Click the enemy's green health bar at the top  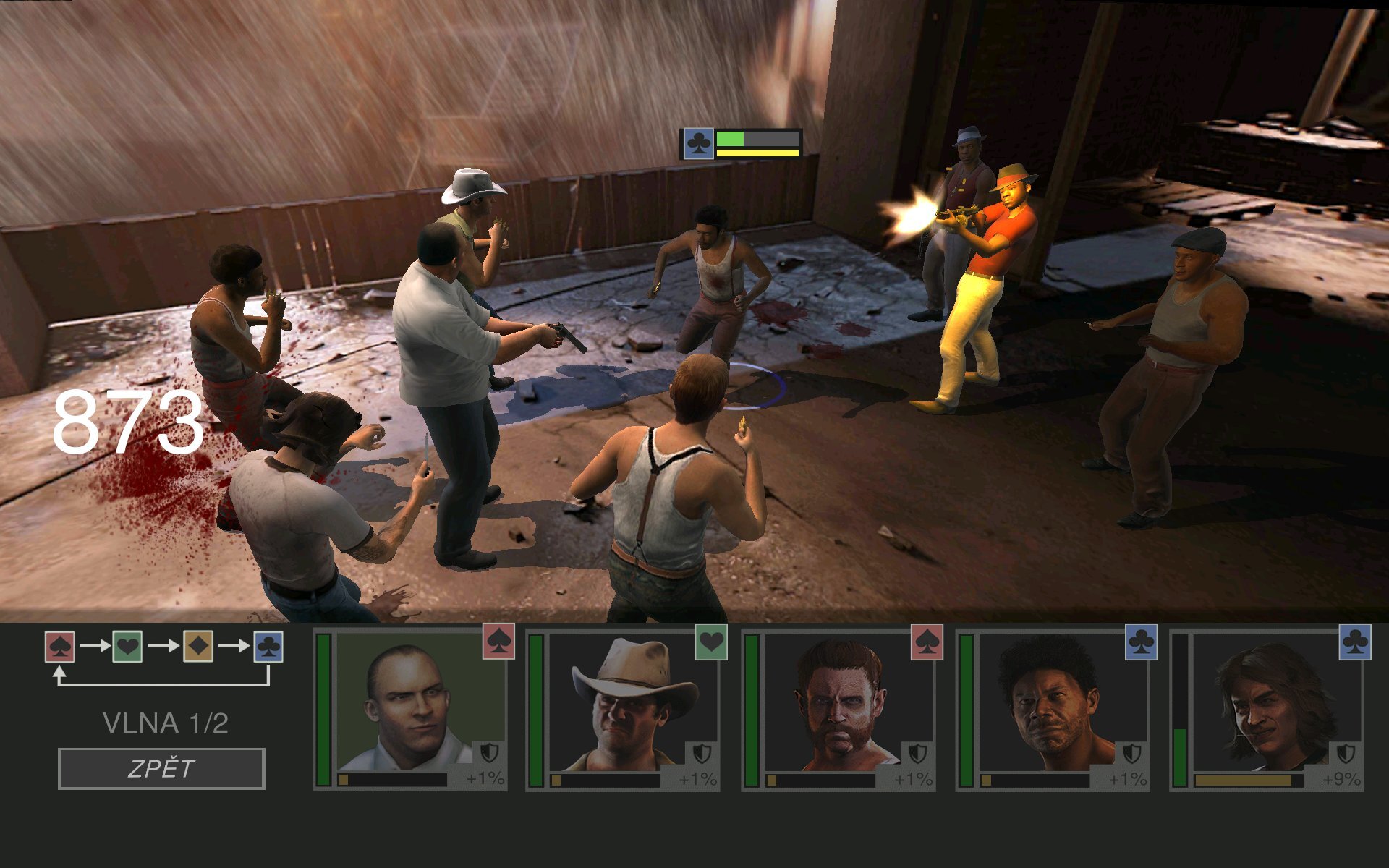tap(731, 137)
